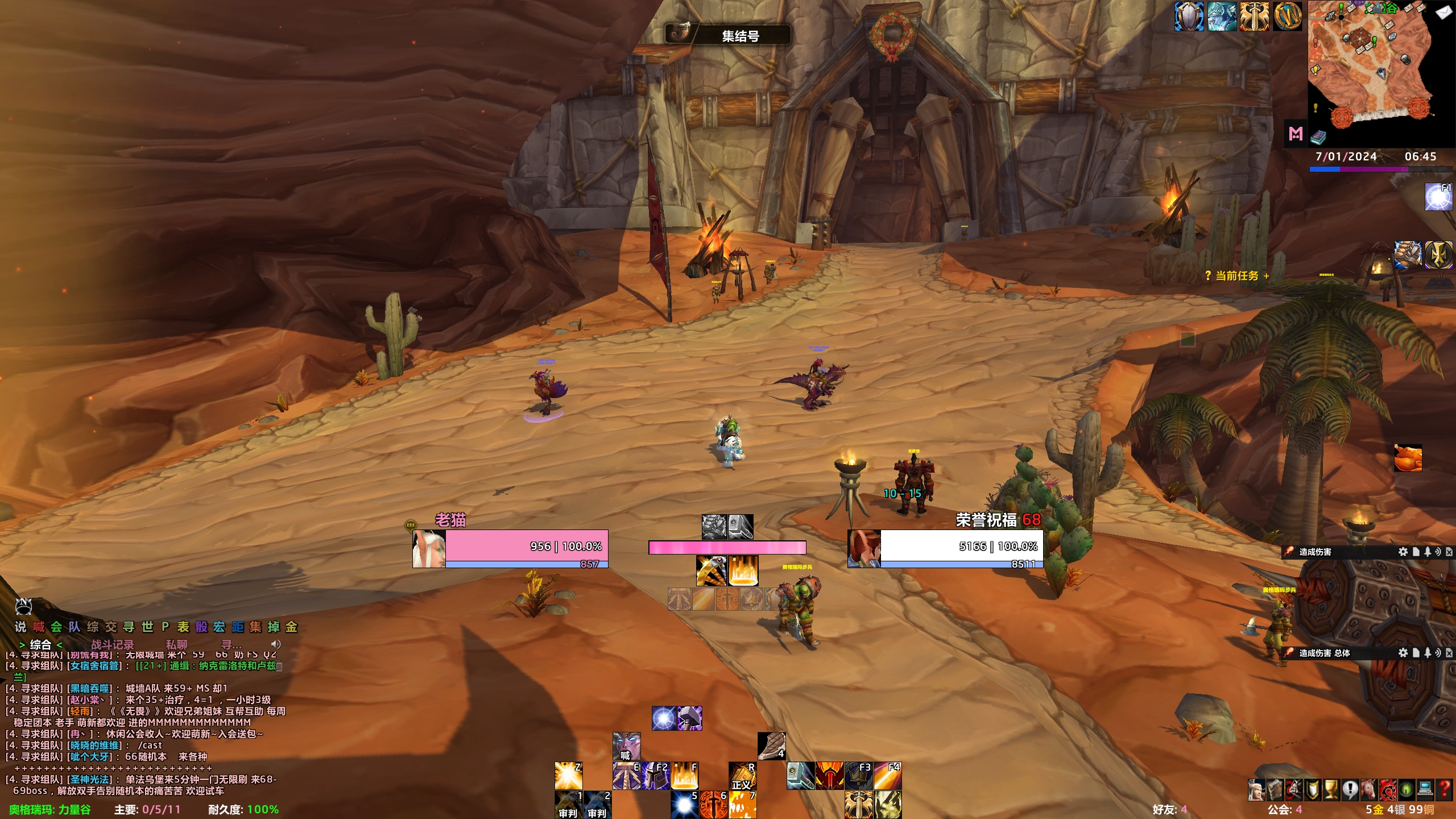Activate the helmet ability bound to F2
This screenshot has height=819, width=1456.
click(x=655, y=776)
